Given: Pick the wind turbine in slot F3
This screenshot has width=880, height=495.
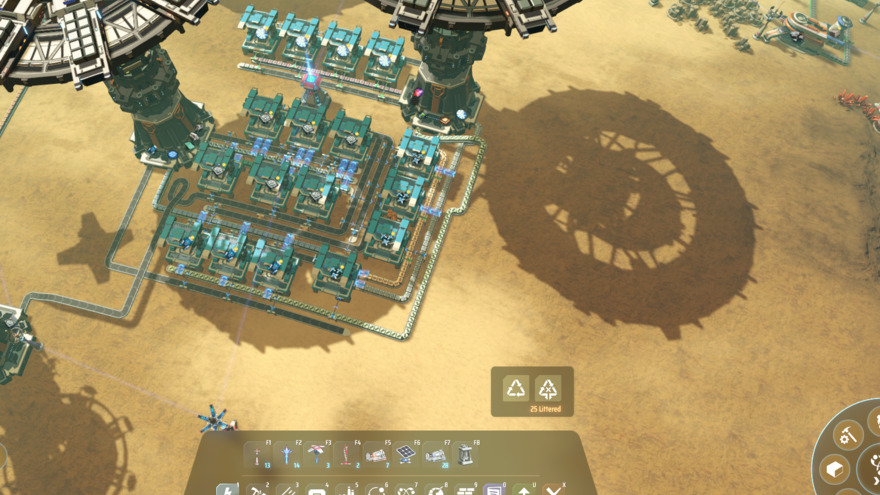Looking at the screenshot, I should point(318,456).
